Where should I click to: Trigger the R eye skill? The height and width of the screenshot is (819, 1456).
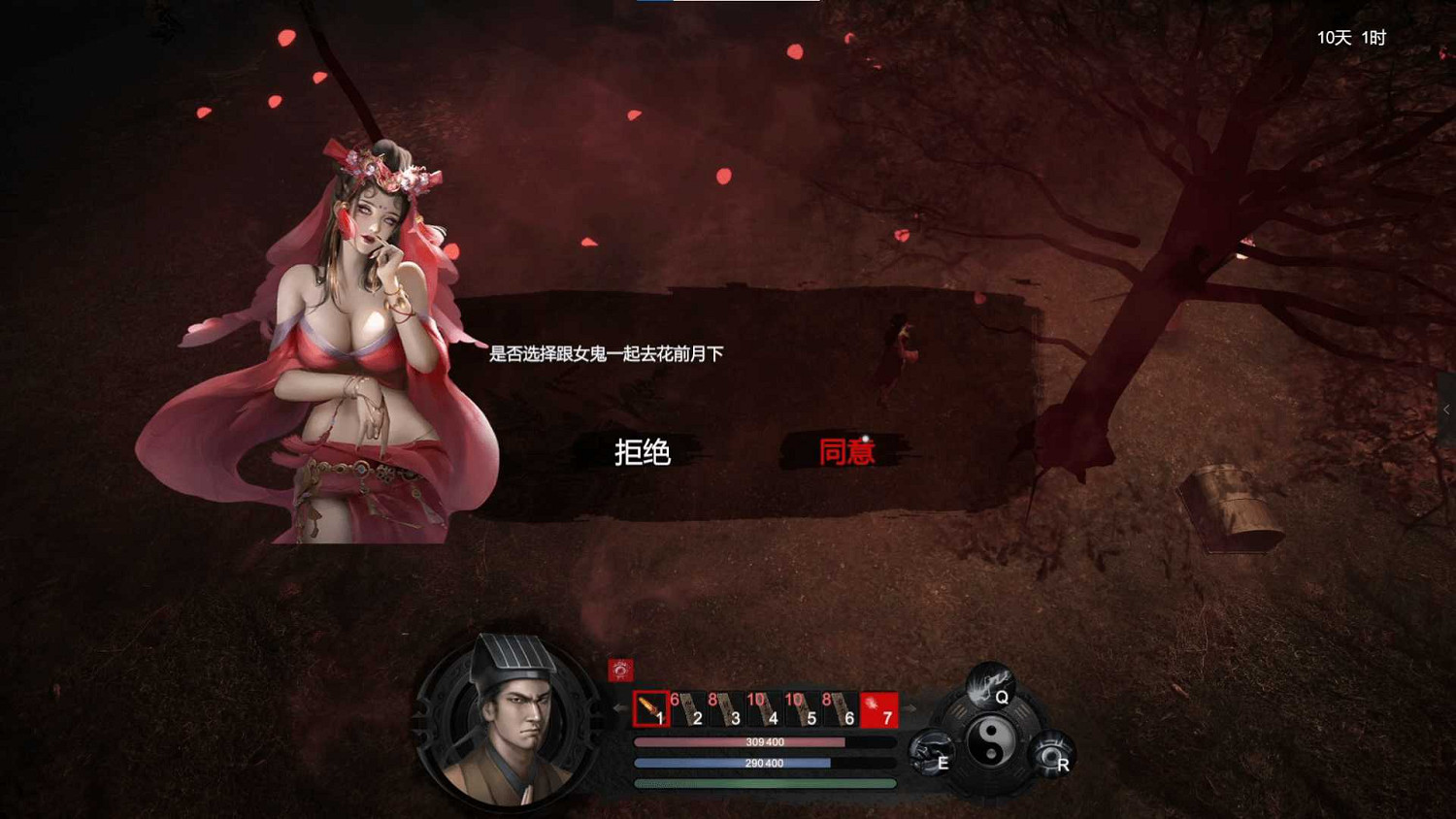click(x=1052, y=753)
